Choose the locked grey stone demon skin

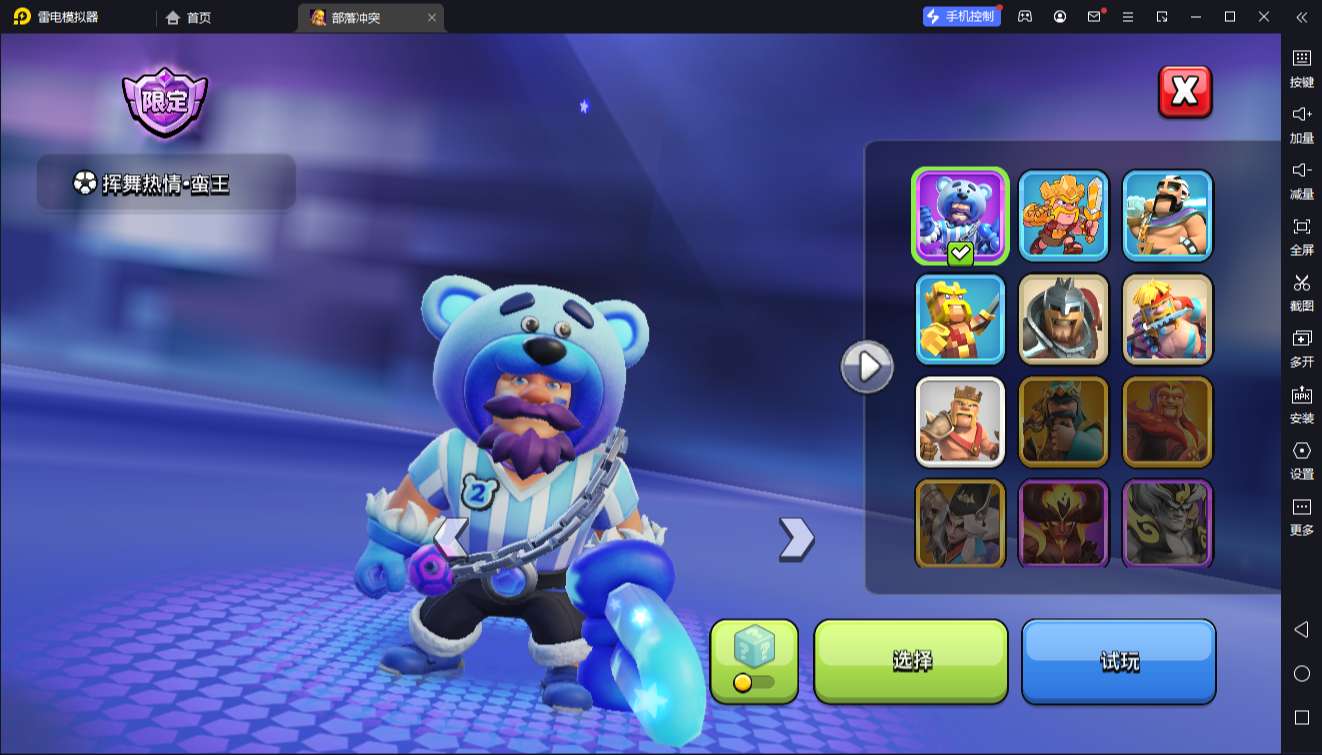tap(1167, 523)
